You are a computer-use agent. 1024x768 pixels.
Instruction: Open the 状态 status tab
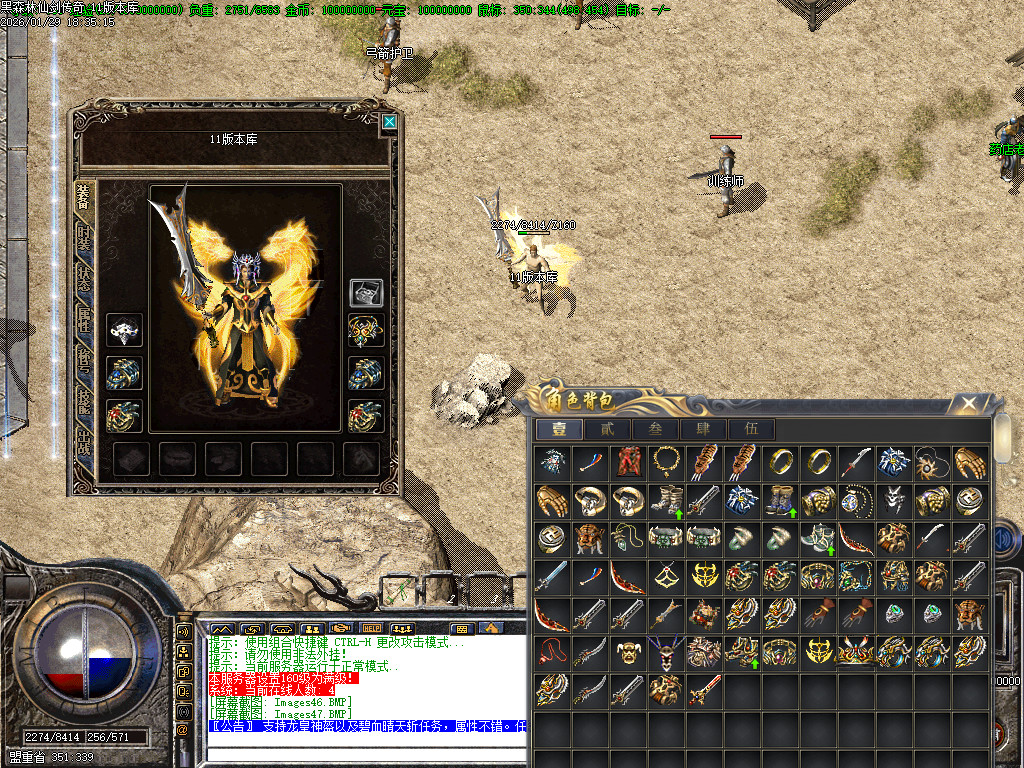[x=85, y=282]
